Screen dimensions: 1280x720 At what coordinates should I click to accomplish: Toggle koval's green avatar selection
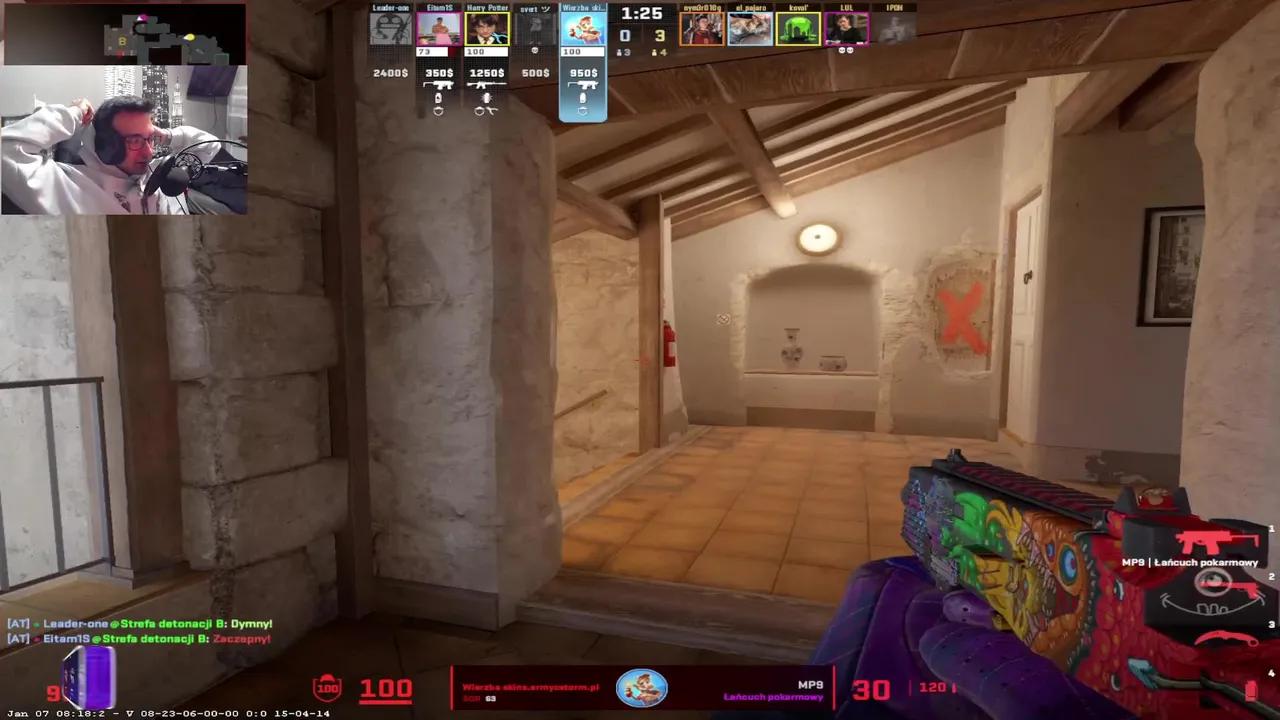click(x=799, y=27)
